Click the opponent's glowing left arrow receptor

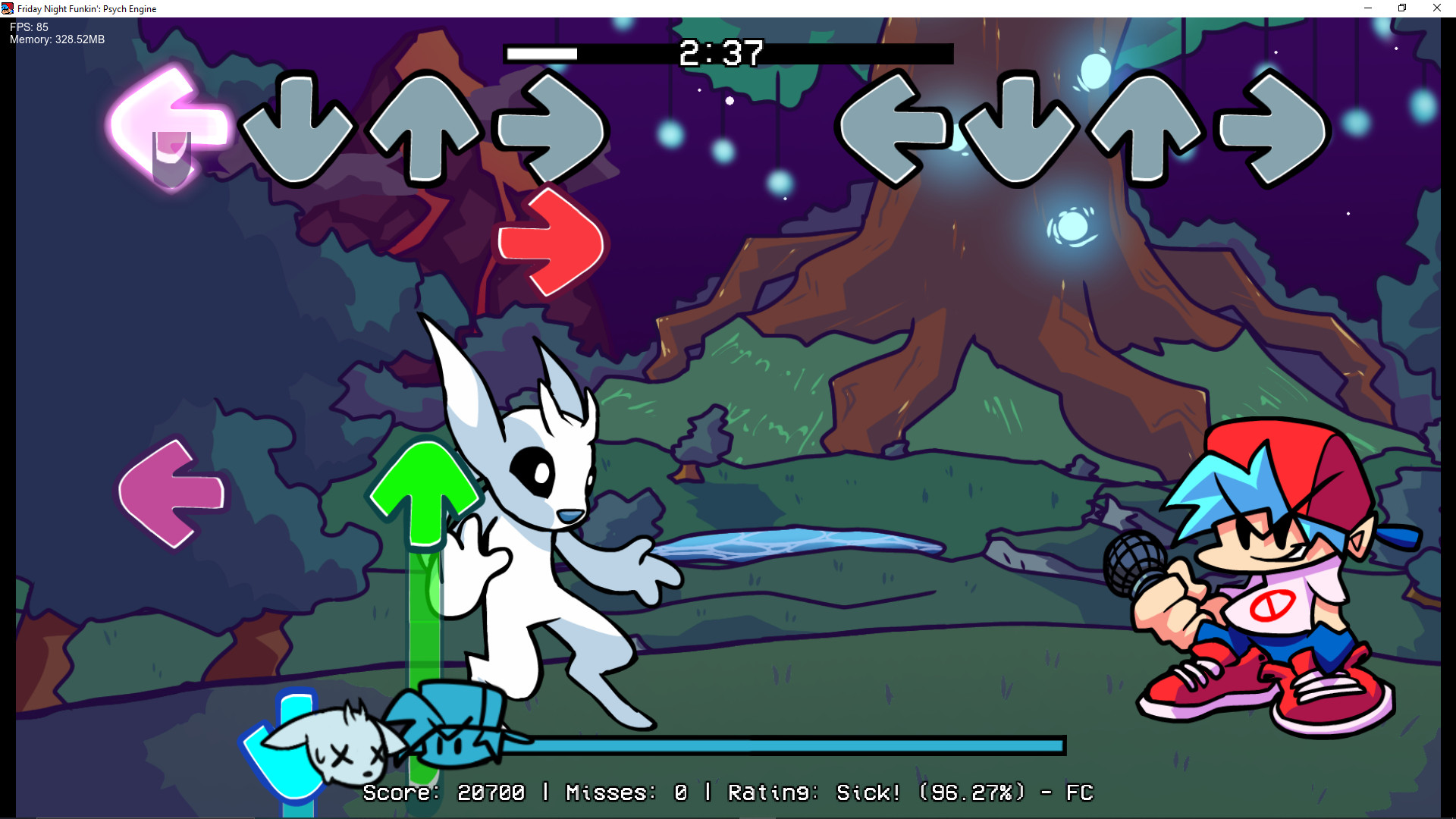[168, 129]
